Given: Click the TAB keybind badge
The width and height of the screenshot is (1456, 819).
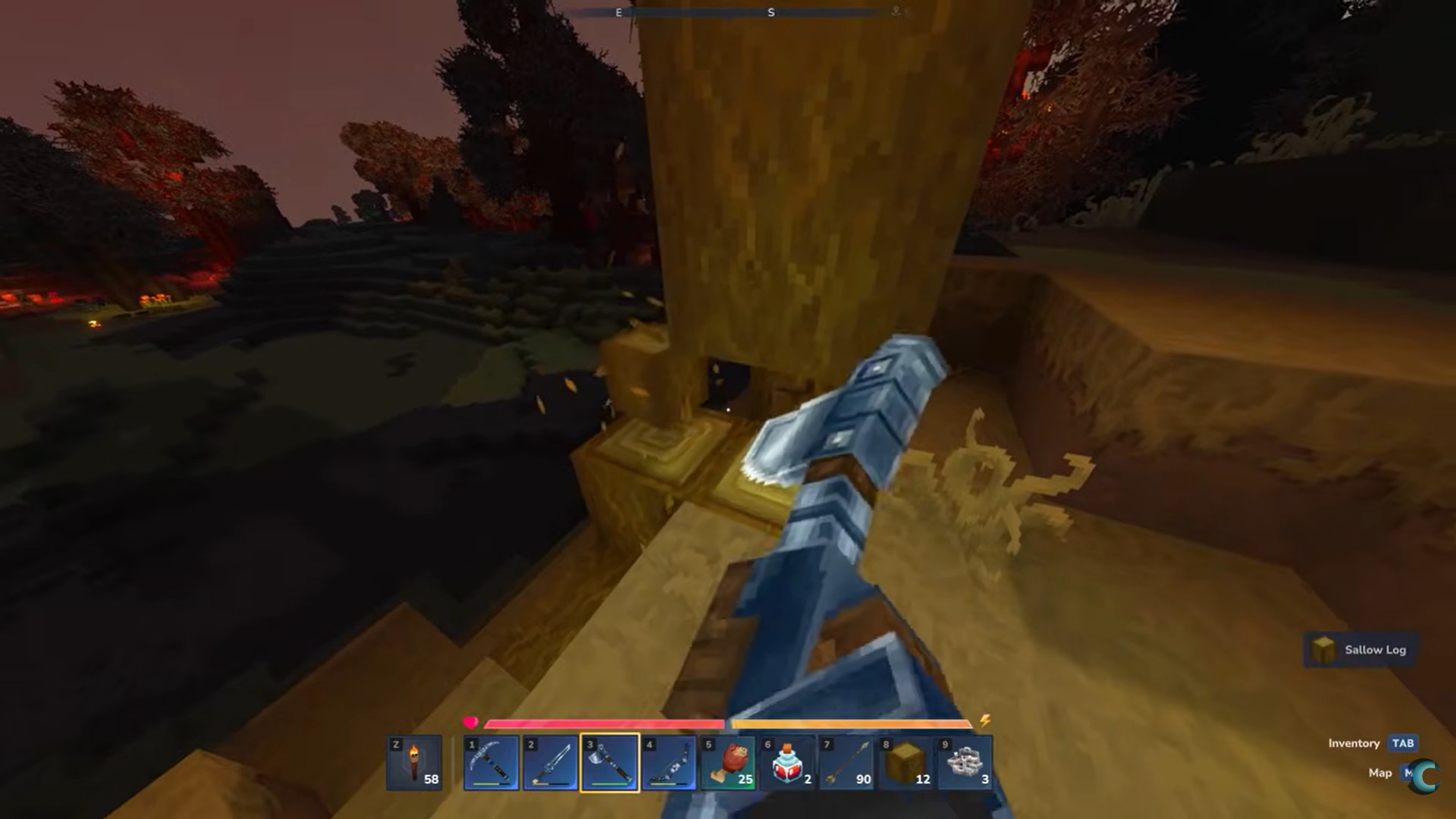Looking at the screenshot, I should 1403,744.
